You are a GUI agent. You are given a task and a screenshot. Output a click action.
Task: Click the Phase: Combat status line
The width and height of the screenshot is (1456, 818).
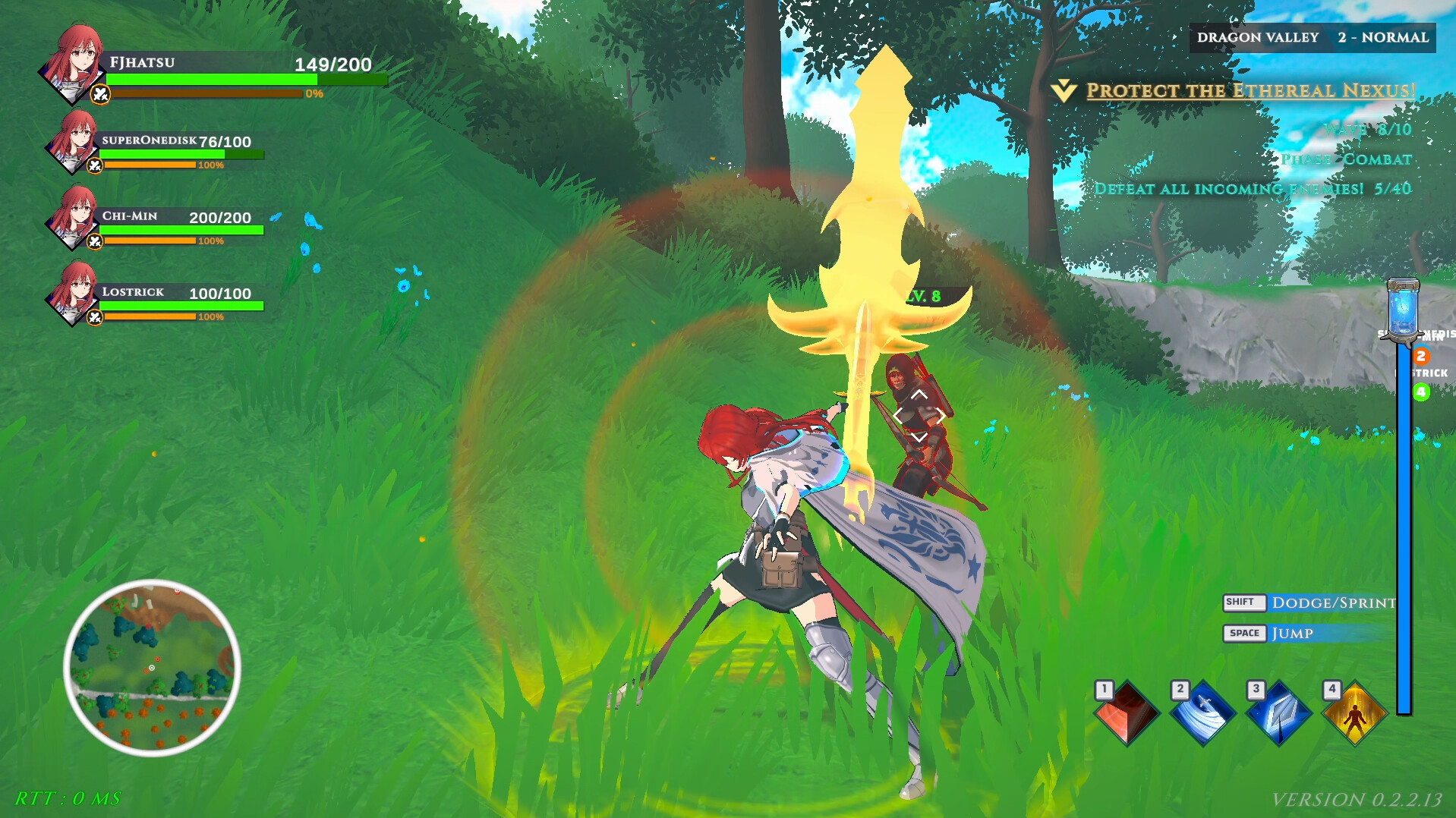pyautogui.click(x=1345, y=159)
